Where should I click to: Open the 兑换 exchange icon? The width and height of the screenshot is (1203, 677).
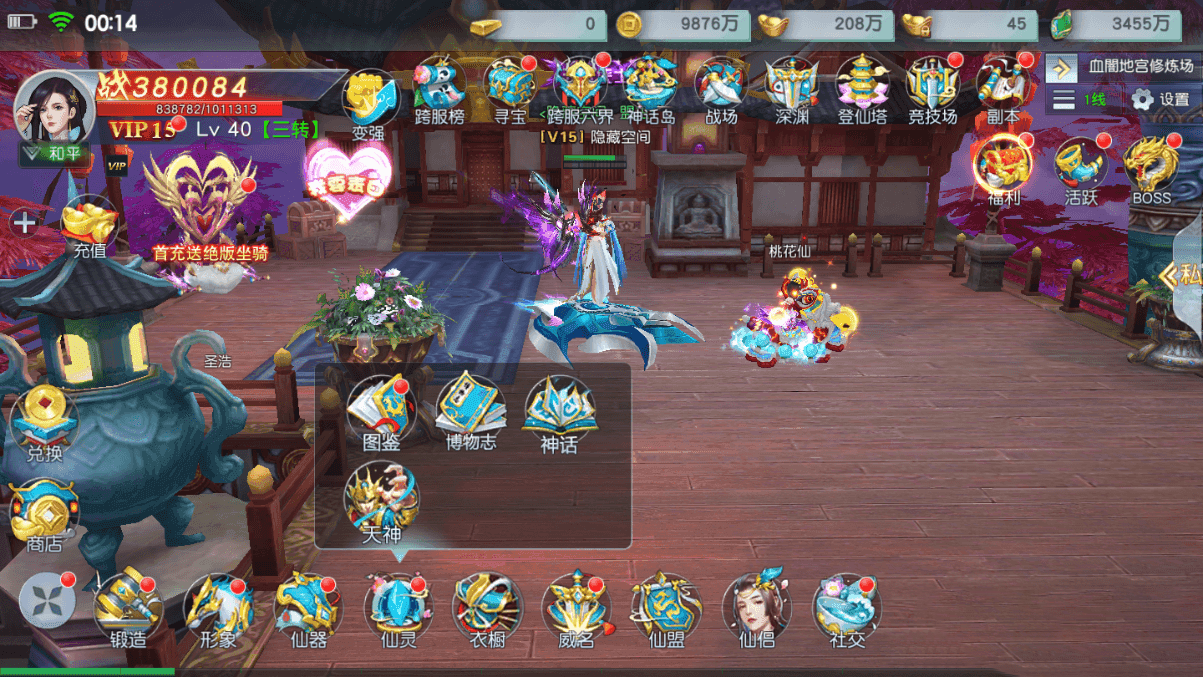coord(44,424)
